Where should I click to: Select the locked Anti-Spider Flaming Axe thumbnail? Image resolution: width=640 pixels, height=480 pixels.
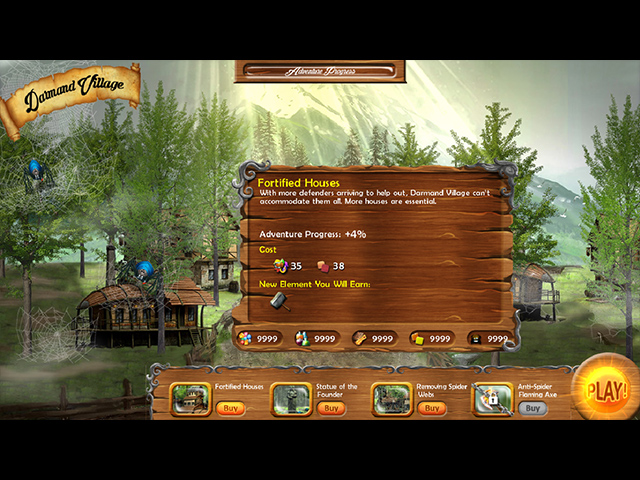point(492,399)
